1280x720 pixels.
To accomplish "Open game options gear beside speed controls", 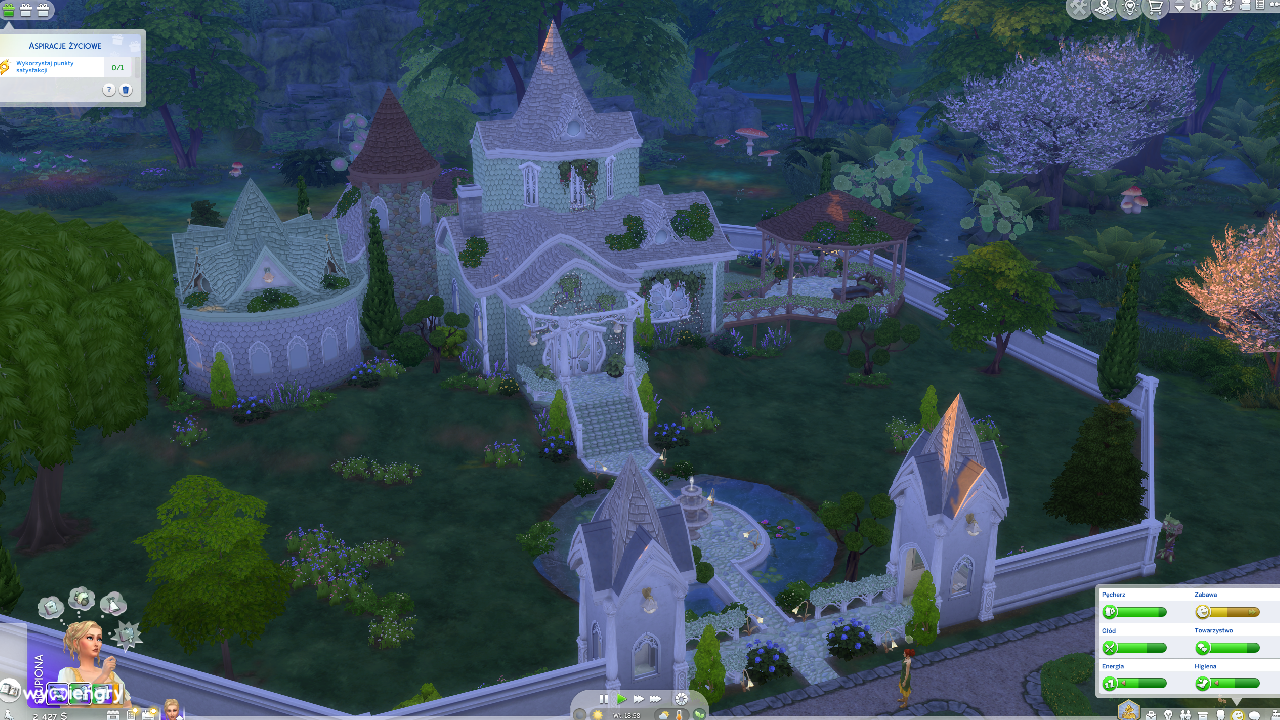I will click(x=678, y=698).
